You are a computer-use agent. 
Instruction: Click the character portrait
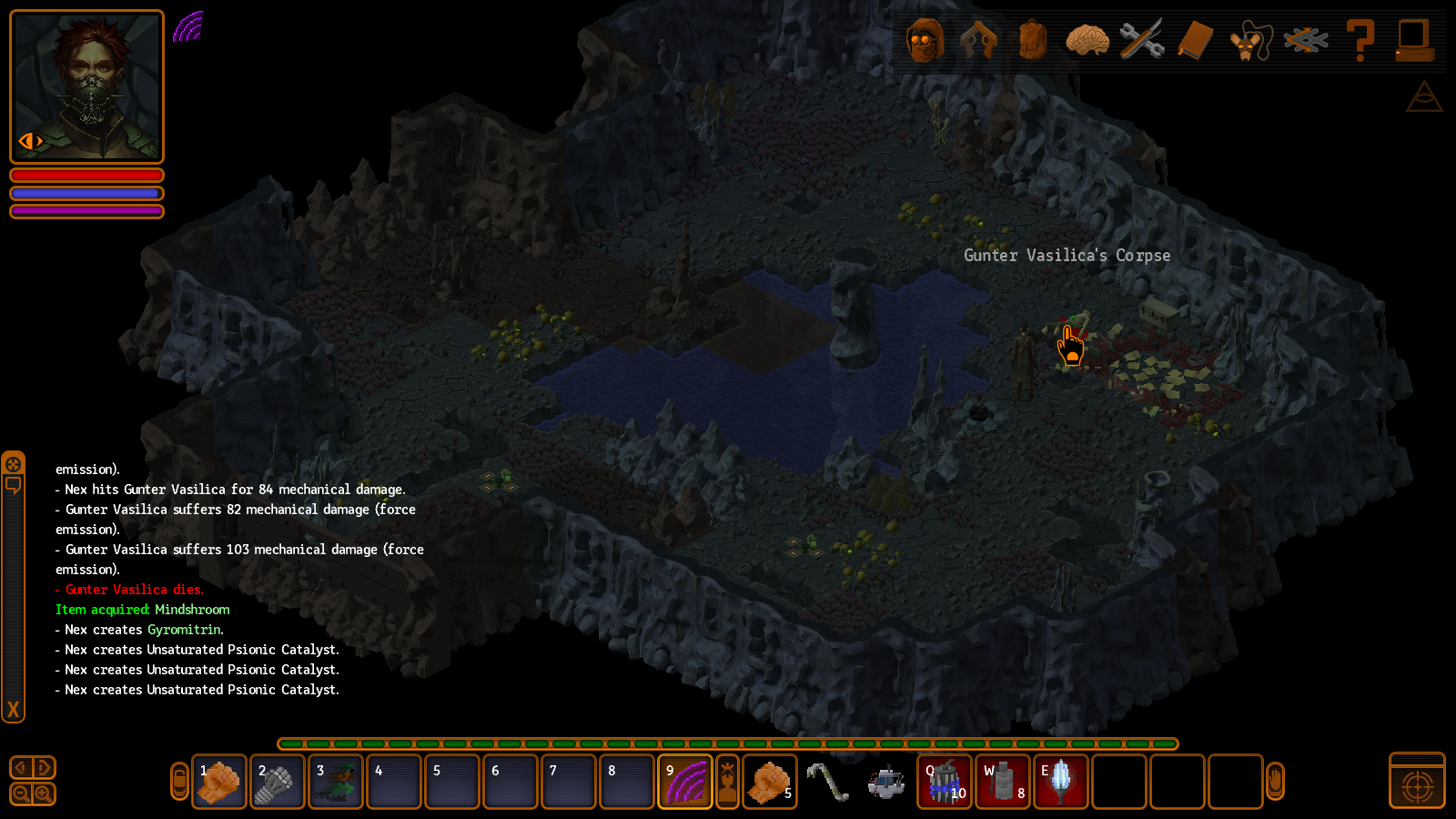[87, 86]
